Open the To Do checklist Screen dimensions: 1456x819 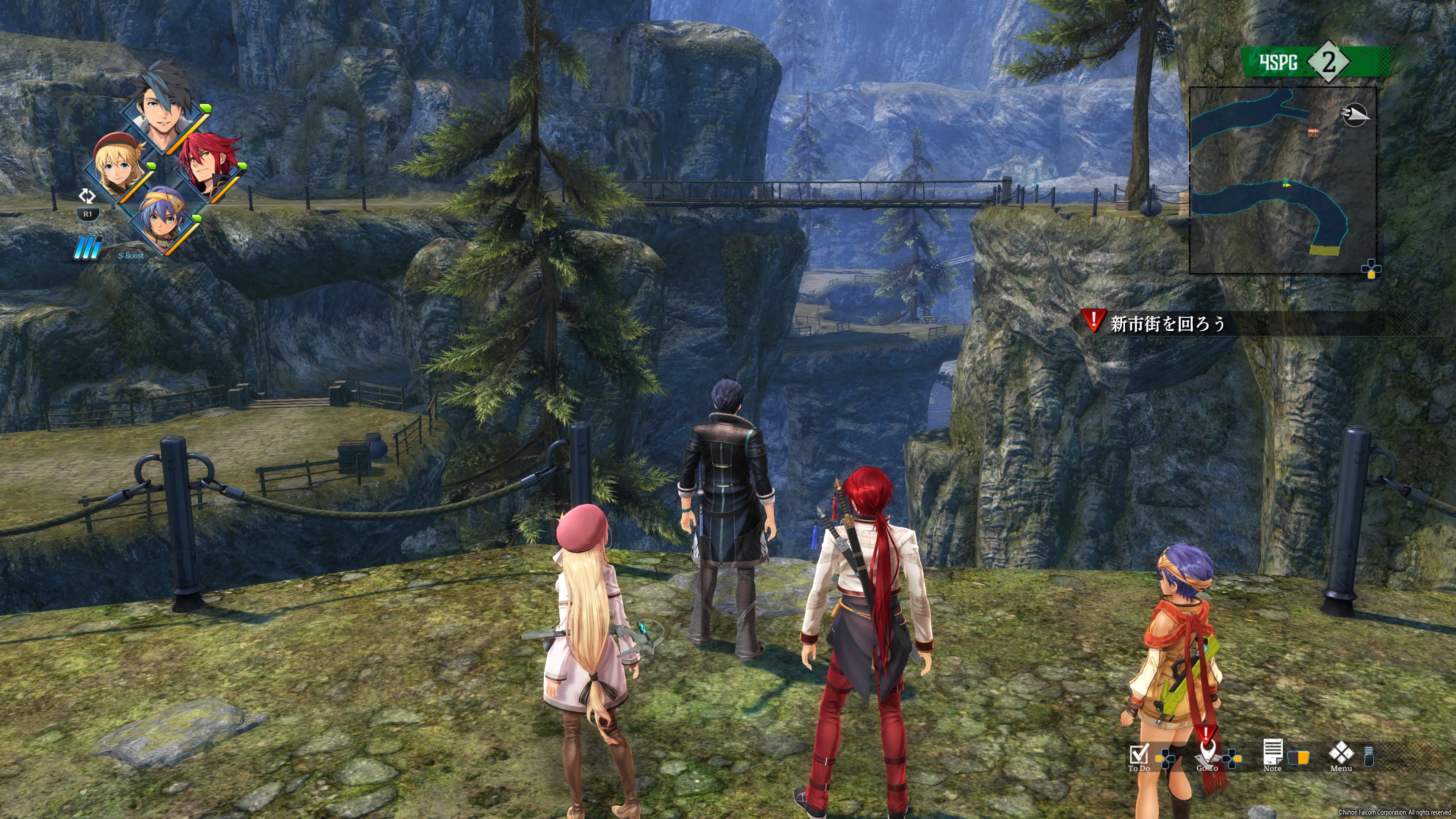1138,756
